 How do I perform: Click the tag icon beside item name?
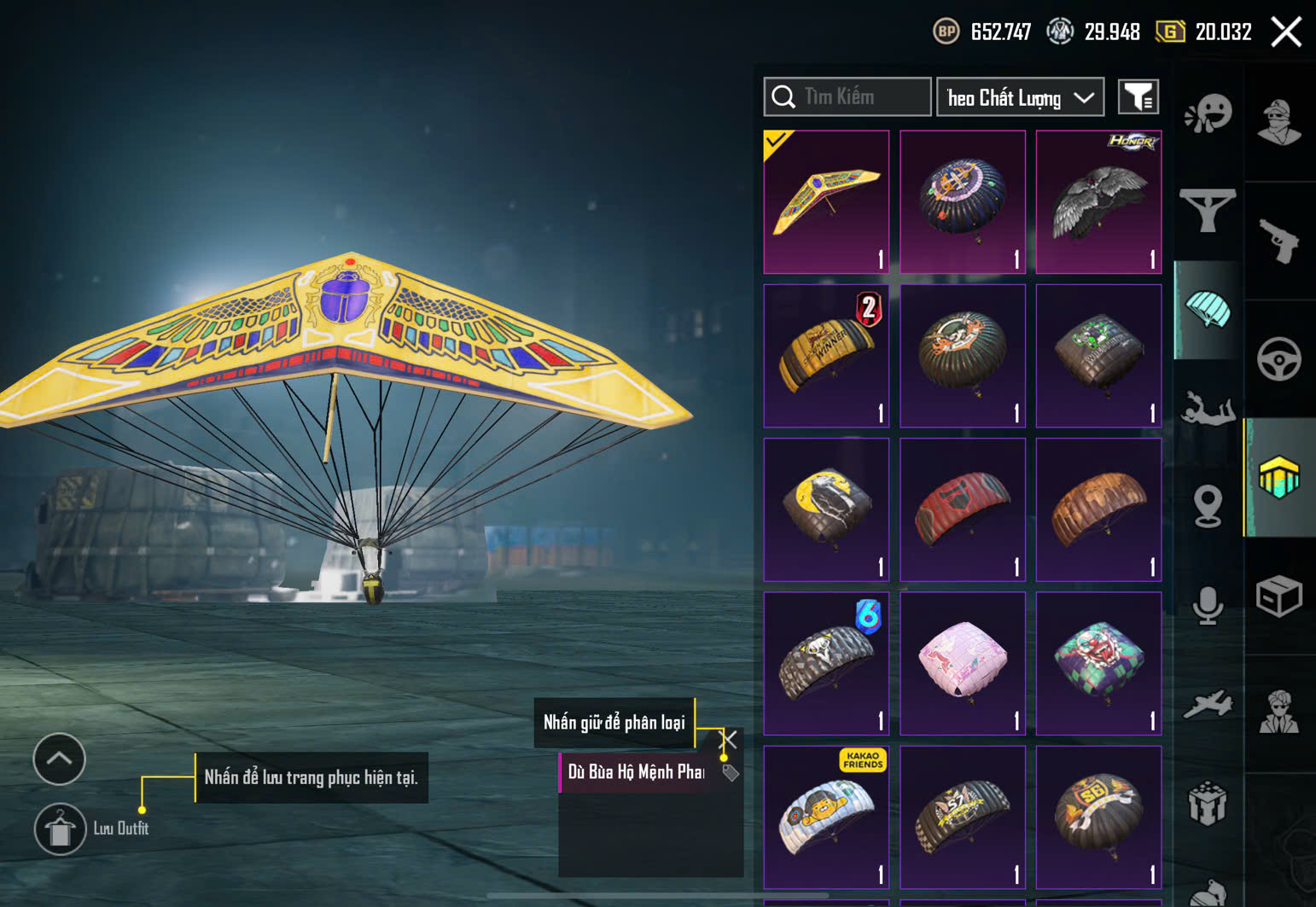(x=731, y=773)
